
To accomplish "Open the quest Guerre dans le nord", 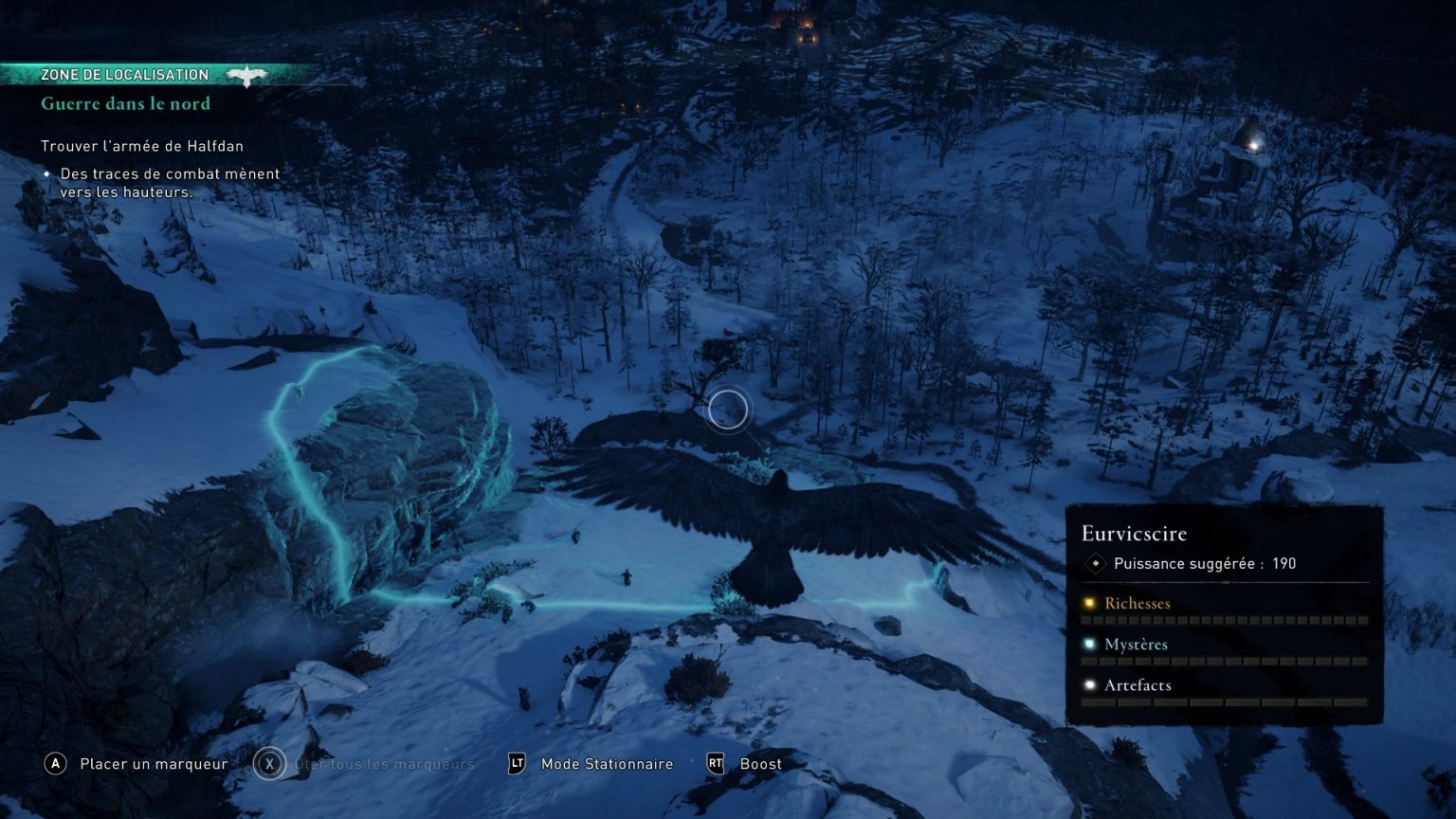I will pos(124,104).
